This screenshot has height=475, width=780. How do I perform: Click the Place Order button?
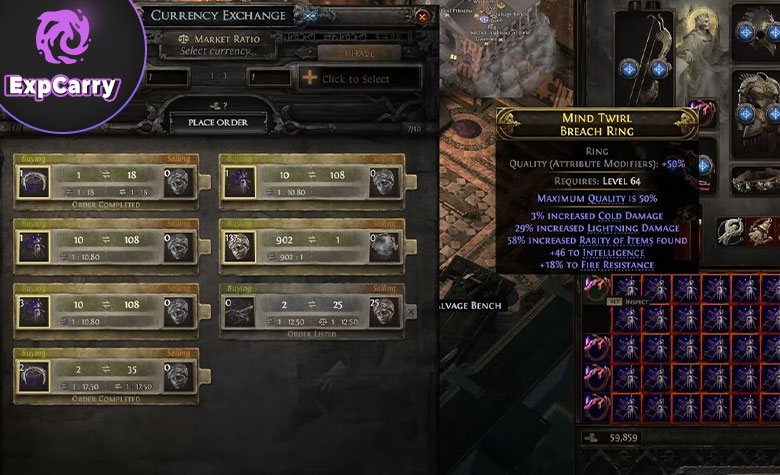pos(218,122)
